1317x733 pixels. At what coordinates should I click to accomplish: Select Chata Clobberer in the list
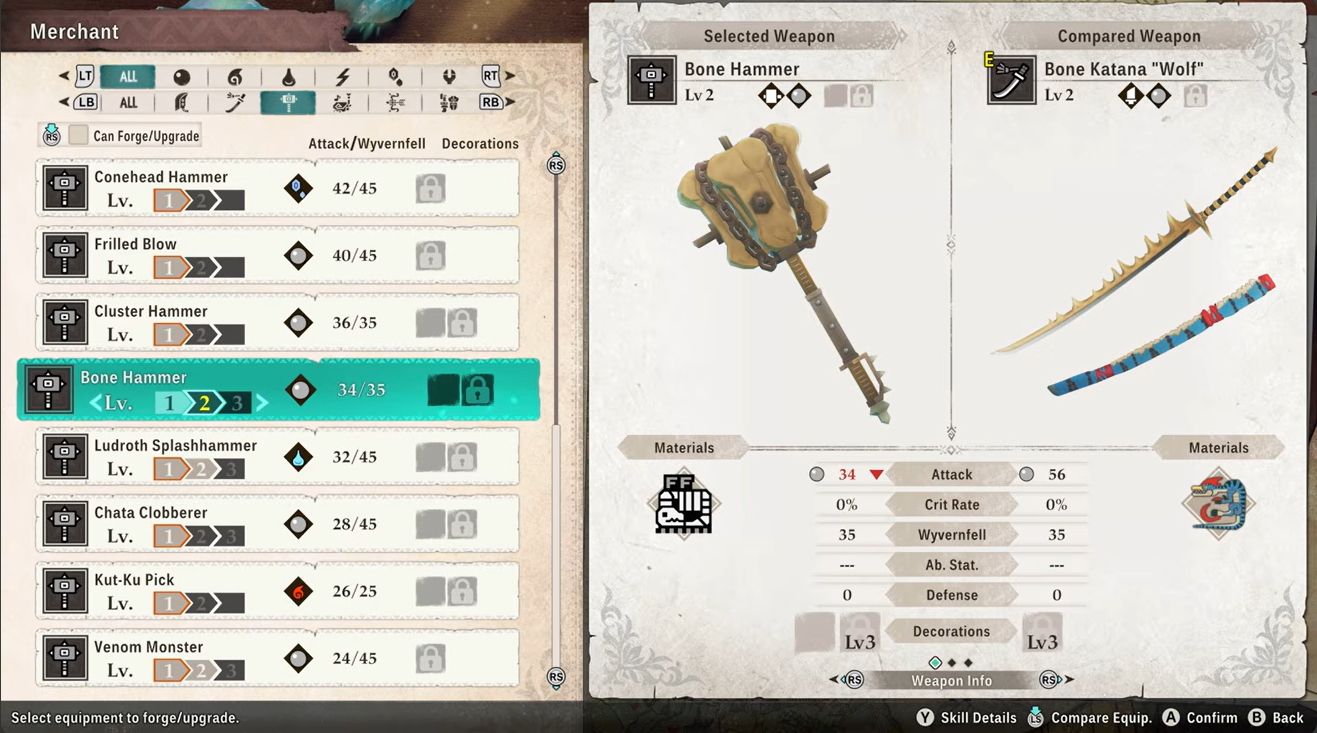point(277,524)
